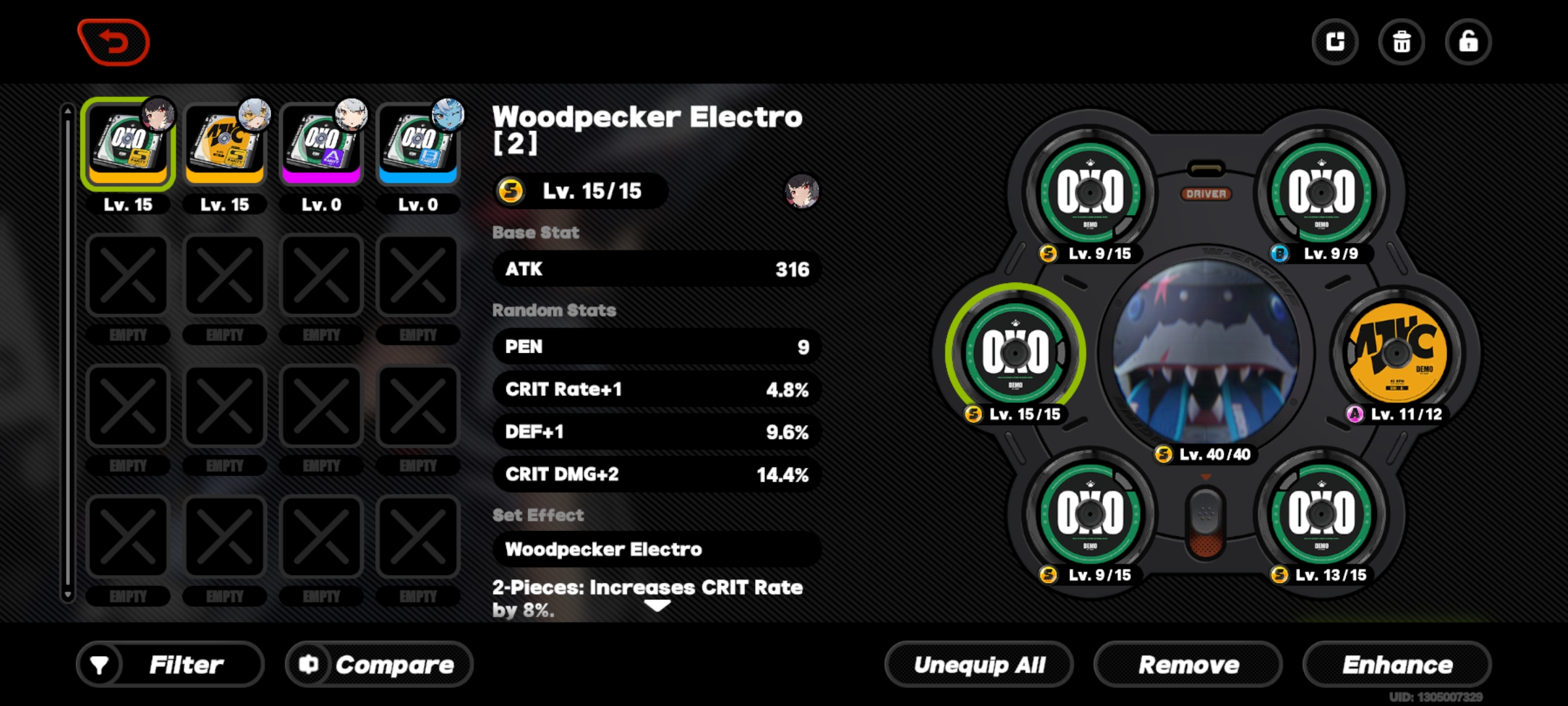Toggle the lock icon in the top right

coord(1469,41)
